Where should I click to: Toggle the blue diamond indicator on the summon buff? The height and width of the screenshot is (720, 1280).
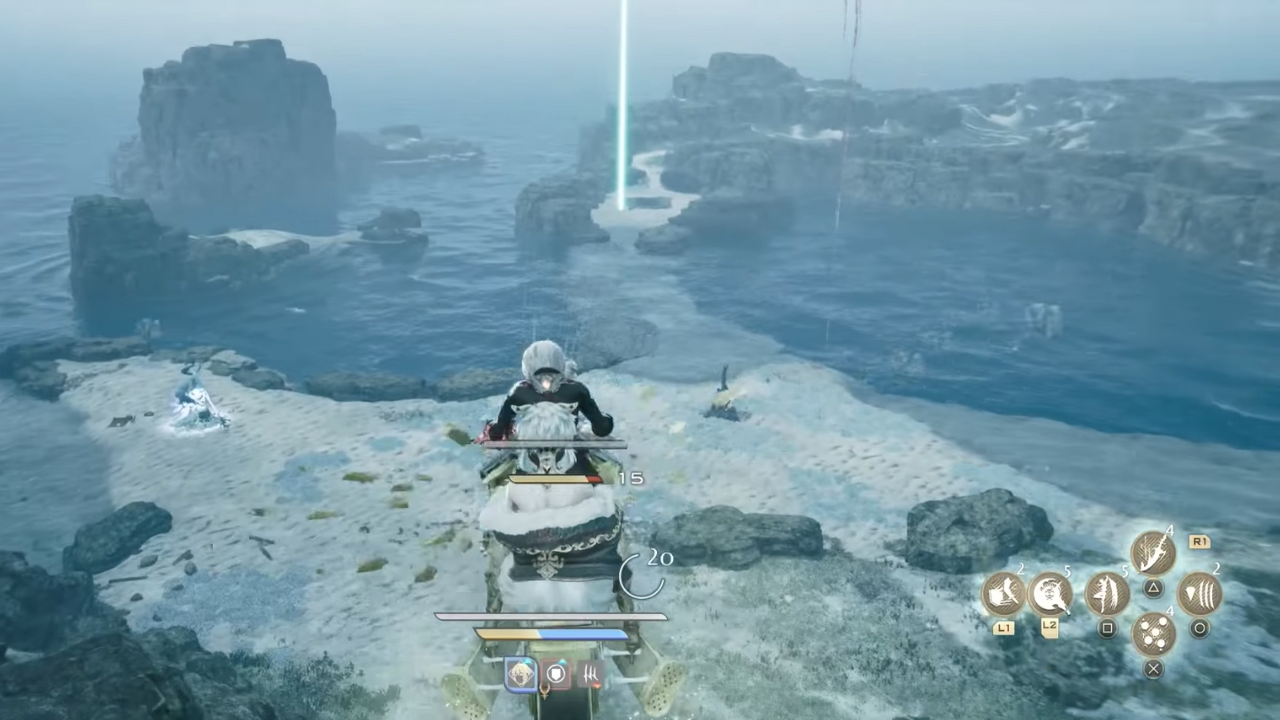(x=529, y=661)
